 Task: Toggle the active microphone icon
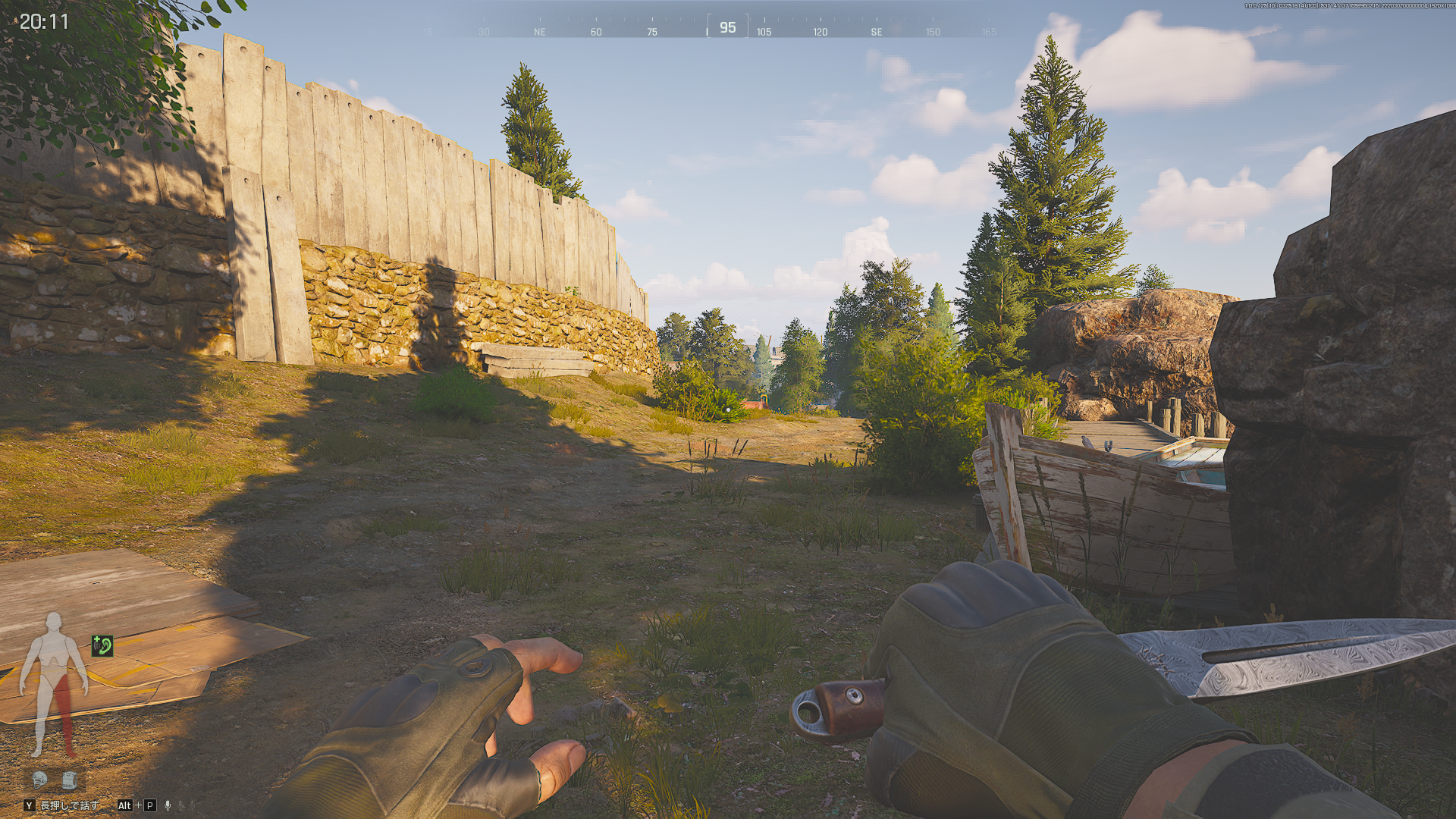168,805
